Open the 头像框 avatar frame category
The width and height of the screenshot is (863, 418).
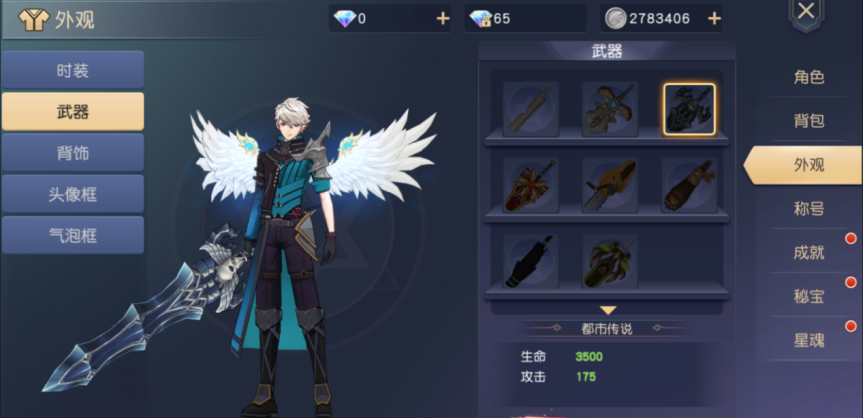coord(72,194)
